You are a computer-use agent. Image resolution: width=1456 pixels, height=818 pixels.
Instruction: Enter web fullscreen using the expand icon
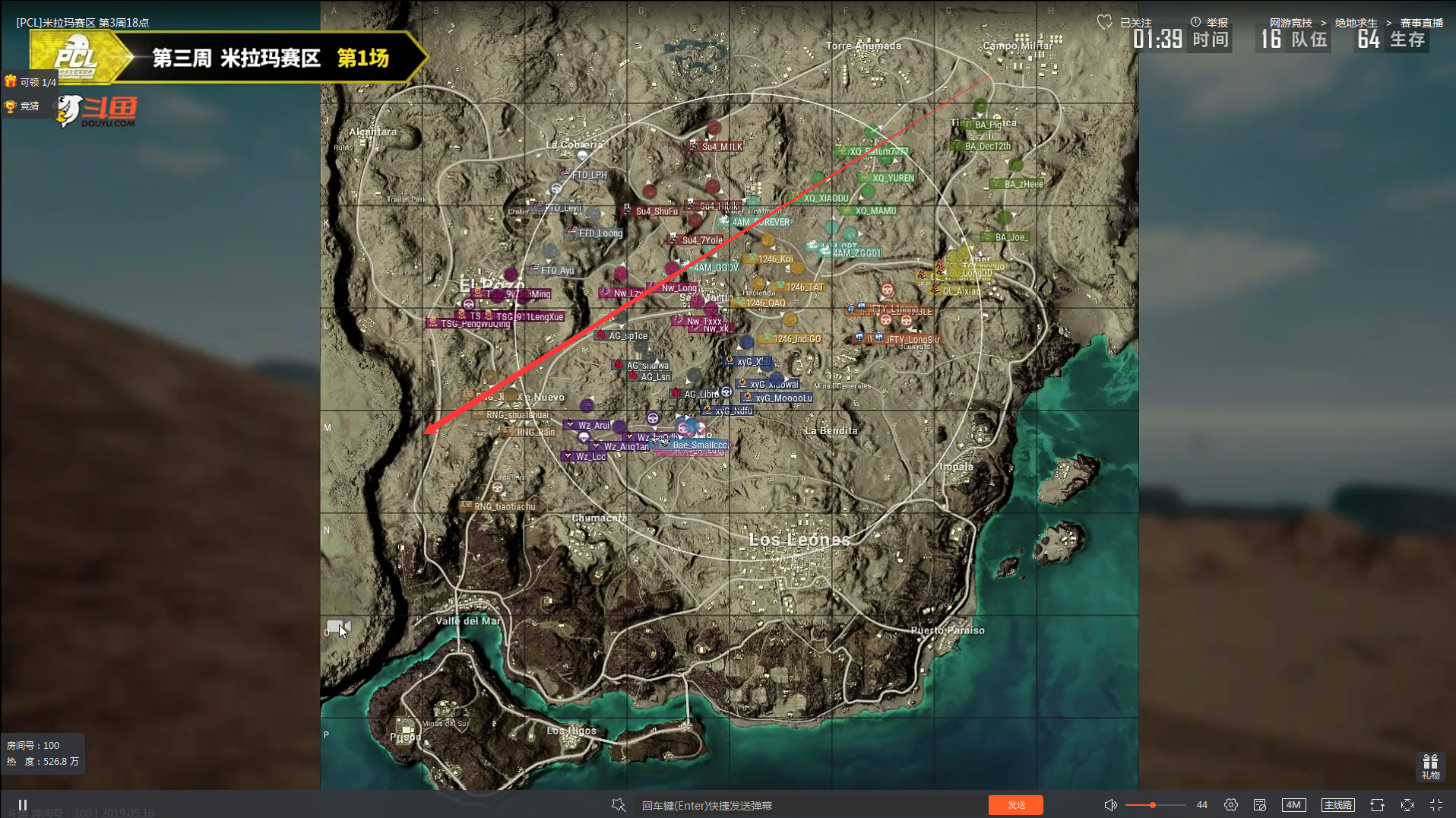coord(1407,804)
